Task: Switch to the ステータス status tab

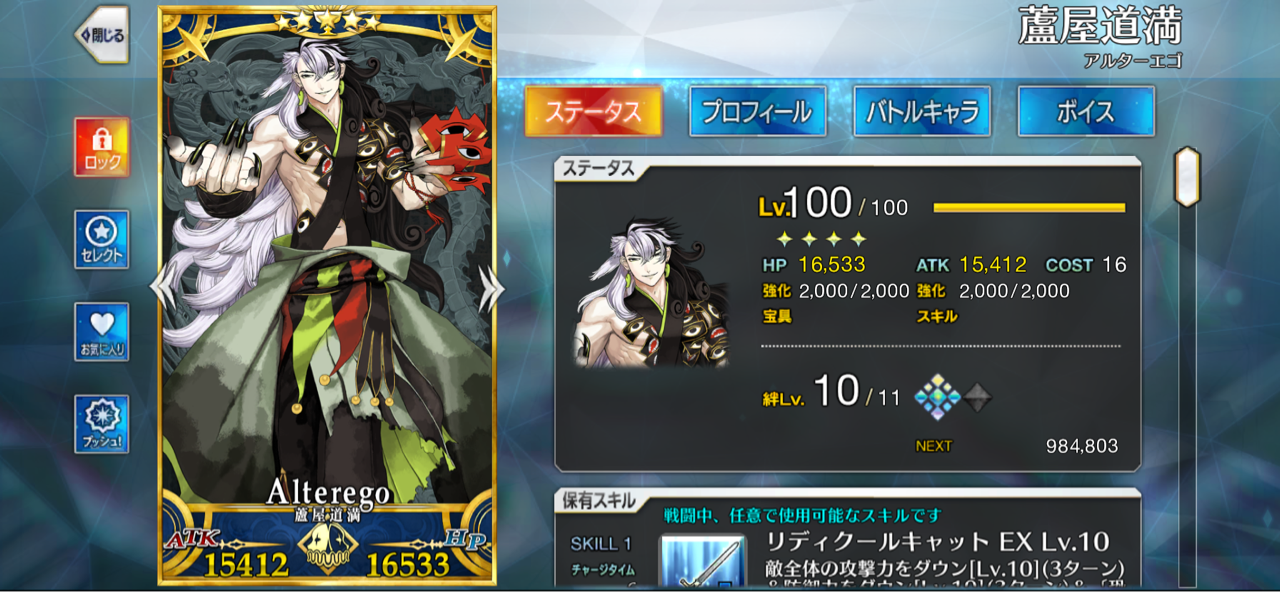Action: point(593,111)
